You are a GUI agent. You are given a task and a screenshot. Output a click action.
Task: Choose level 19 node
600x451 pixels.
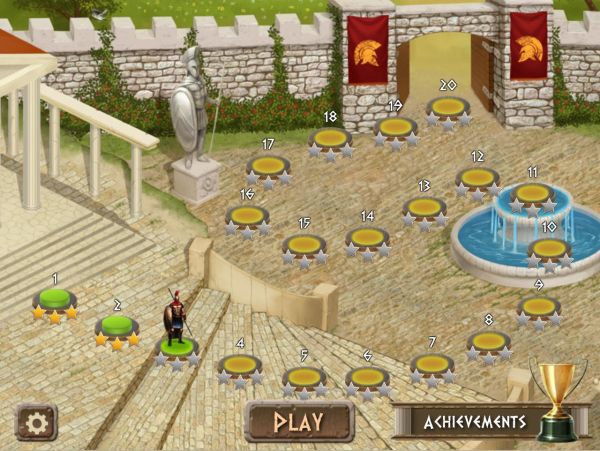pyautogui.click(x=395, y=127)
